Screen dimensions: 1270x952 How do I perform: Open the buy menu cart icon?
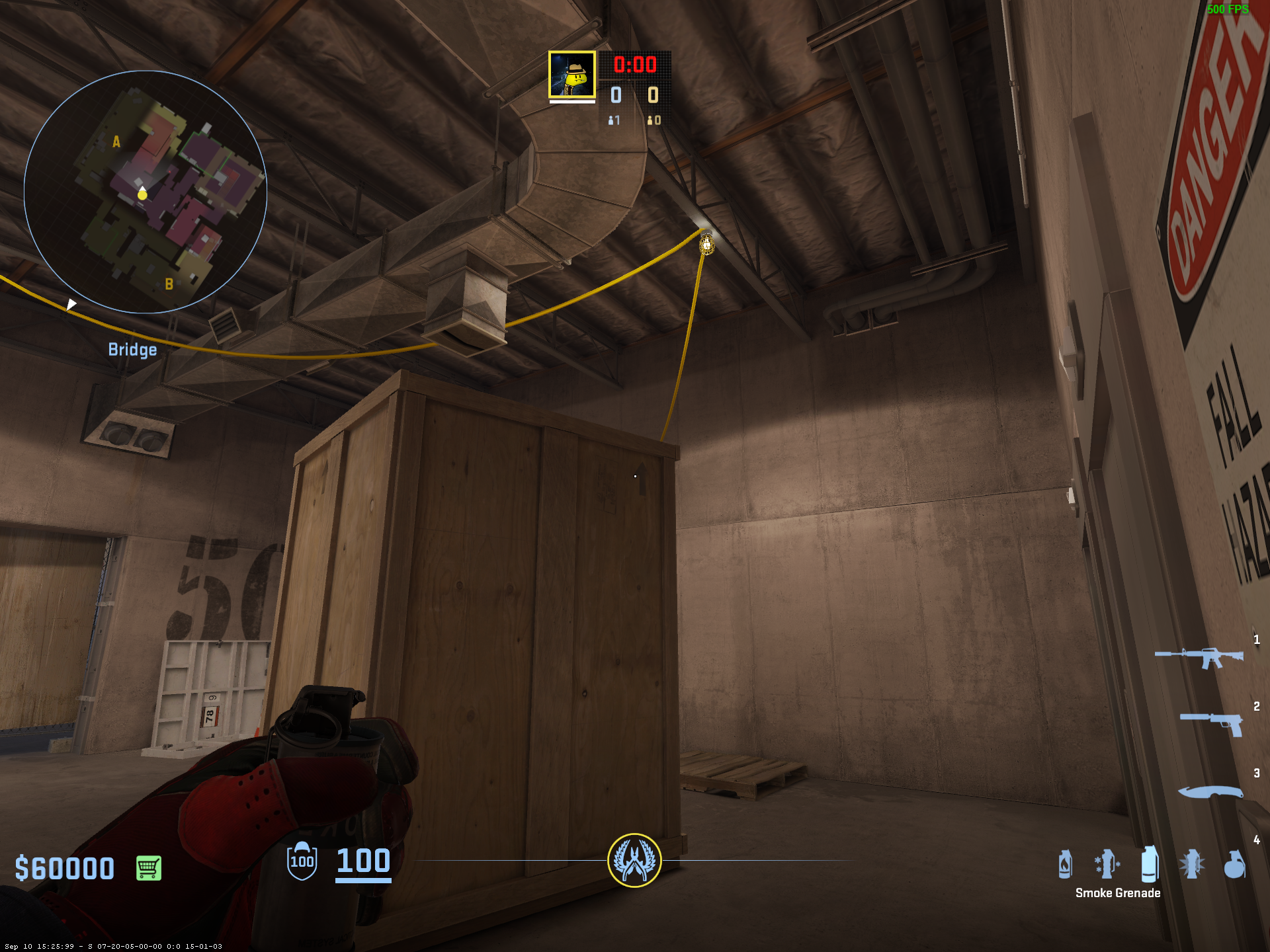click(x=148, y=868)
